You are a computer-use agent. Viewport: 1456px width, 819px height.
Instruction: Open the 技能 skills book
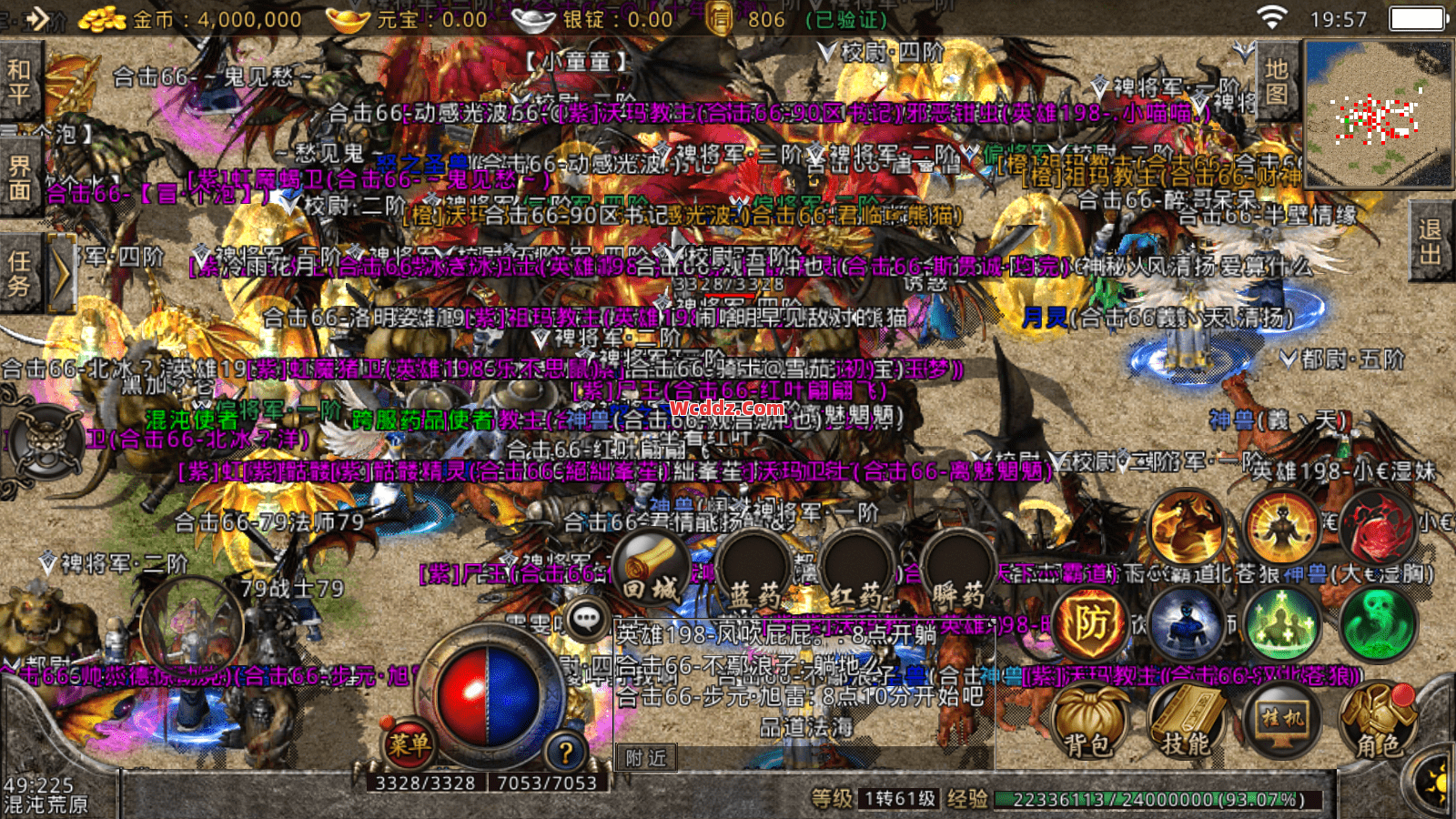point(1186,723)
